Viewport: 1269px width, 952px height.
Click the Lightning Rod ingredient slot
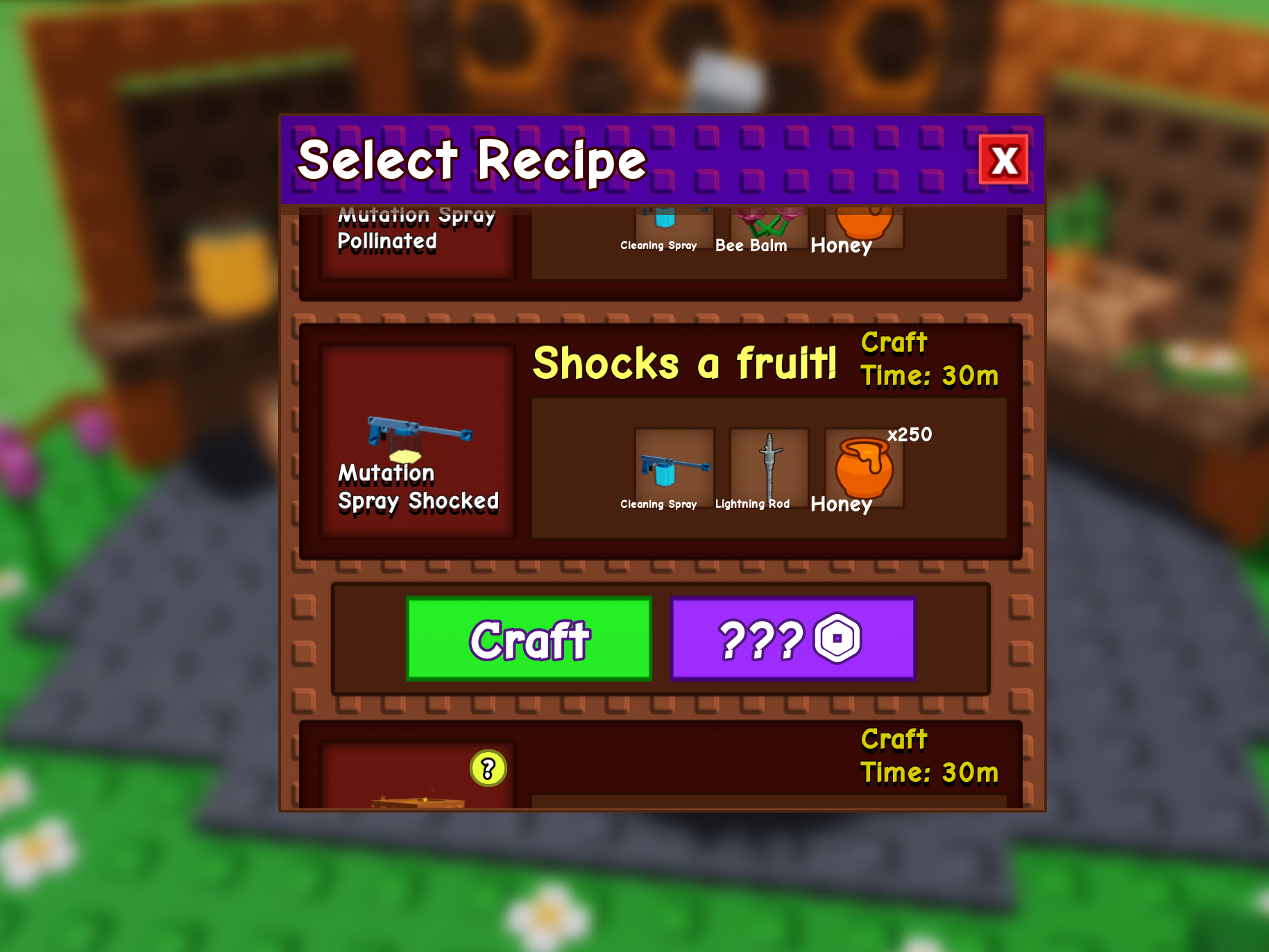pyautogui.click(x=769, y=467)
